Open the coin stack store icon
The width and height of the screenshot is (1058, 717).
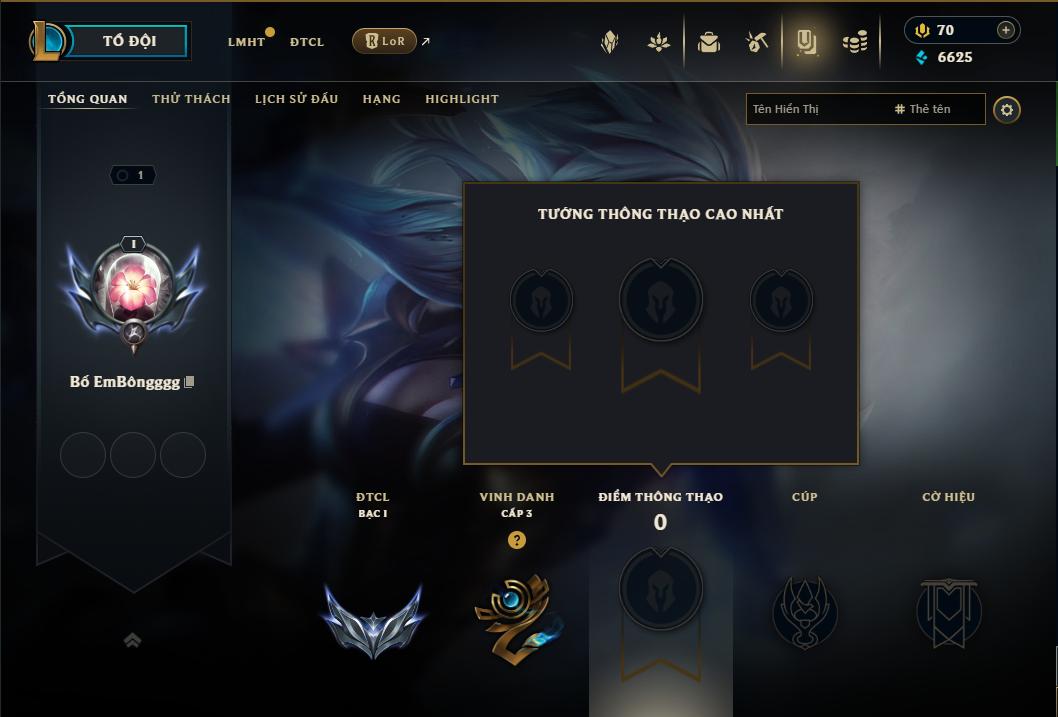coord(855,42)
